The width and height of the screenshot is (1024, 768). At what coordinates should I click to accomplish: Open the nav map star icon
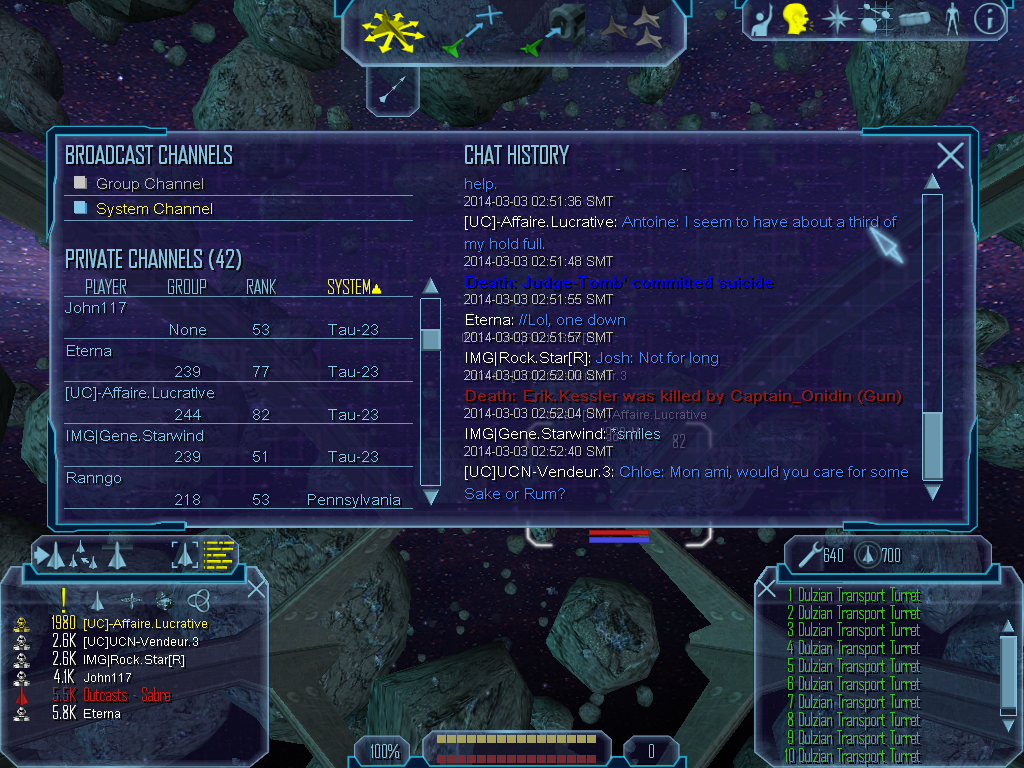click(836, 19)
